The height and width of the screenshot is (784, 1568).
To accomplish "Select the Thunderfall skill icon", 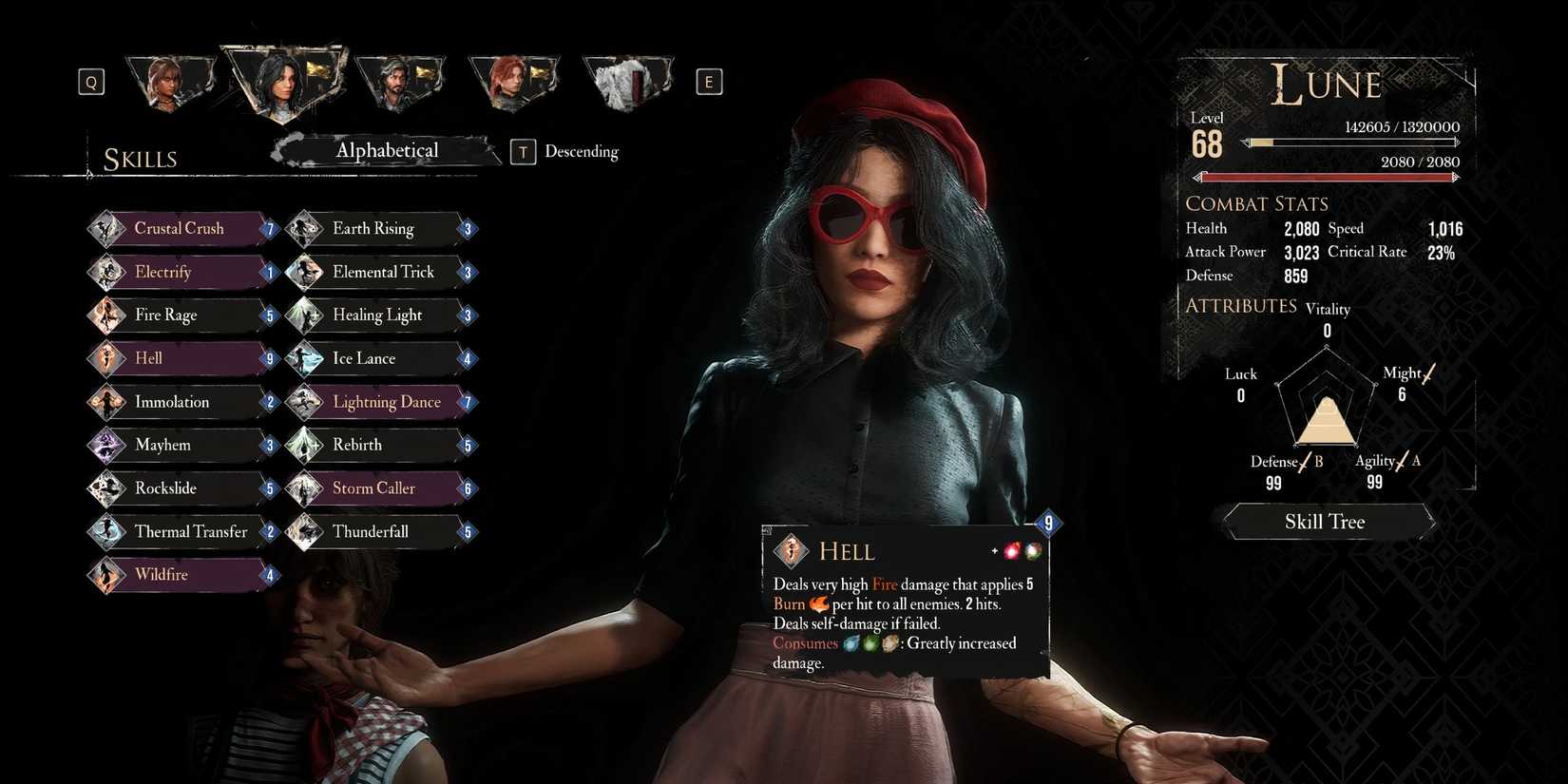I will coord(306,531).
